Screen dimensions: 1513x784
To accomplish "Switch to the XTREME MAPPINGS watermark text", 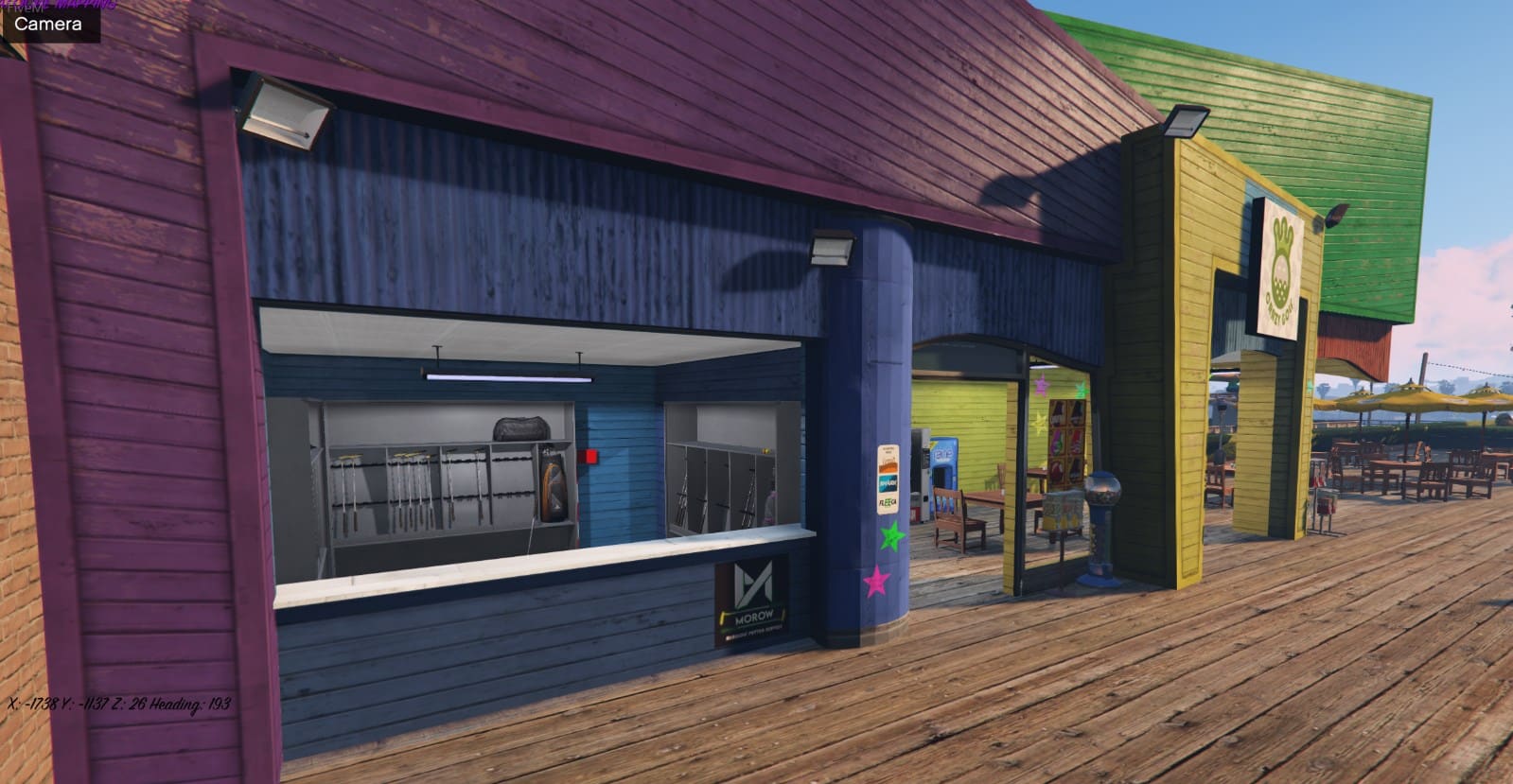I will pos(57,7).
